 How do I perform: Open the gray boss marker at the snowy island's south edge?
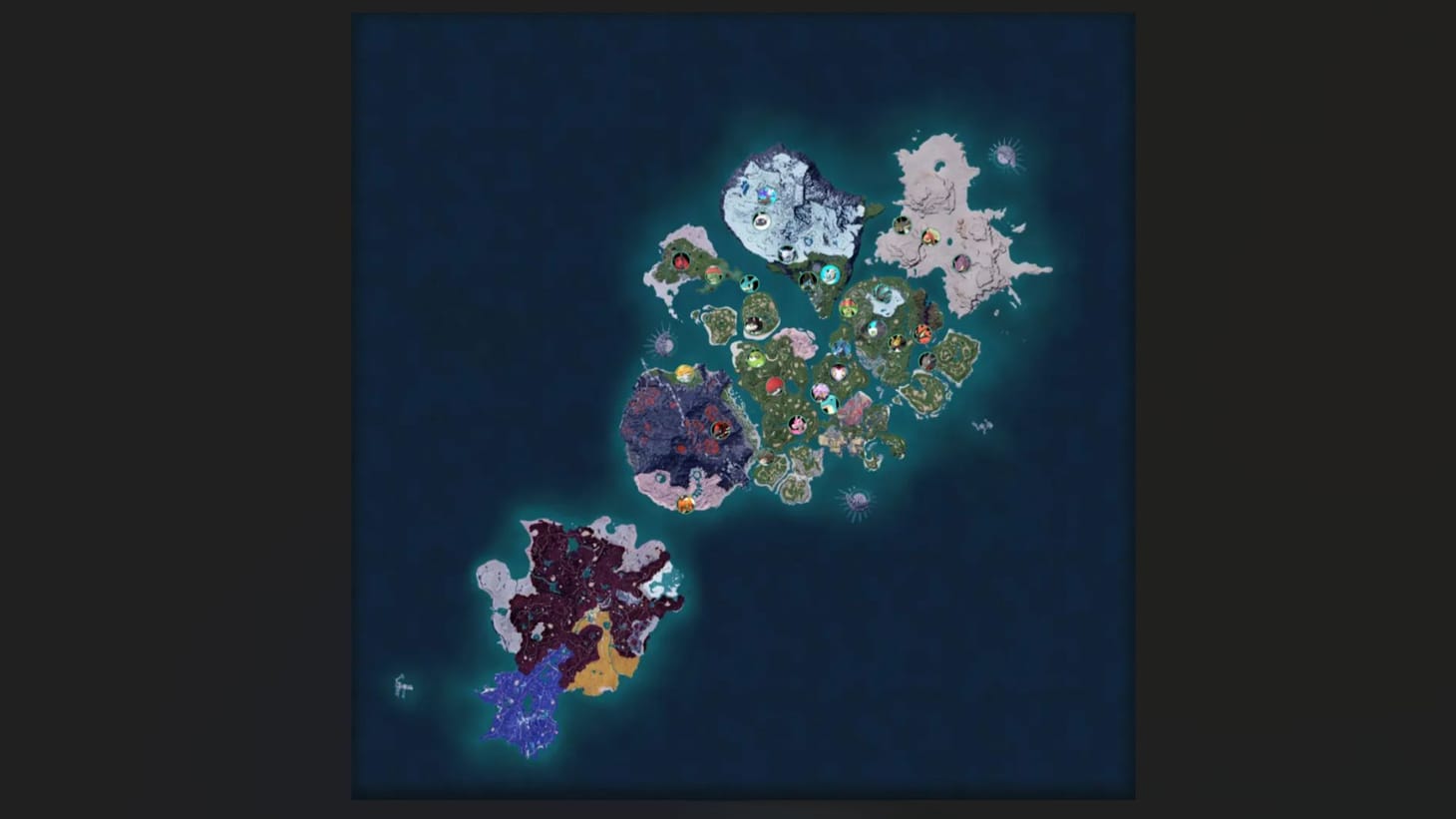coord(788,252)
